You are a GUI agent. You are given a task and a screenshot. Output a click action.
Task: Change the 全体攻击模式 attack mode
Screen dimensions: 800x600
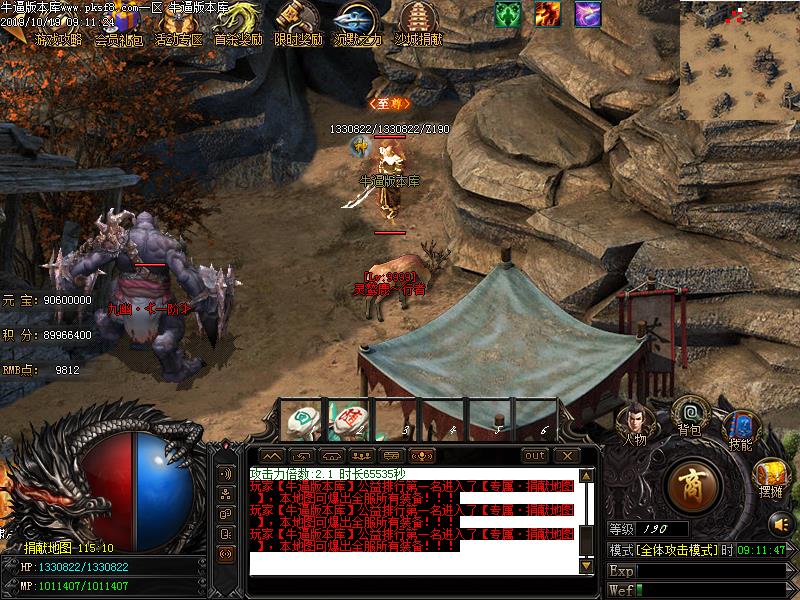[675, 551]
